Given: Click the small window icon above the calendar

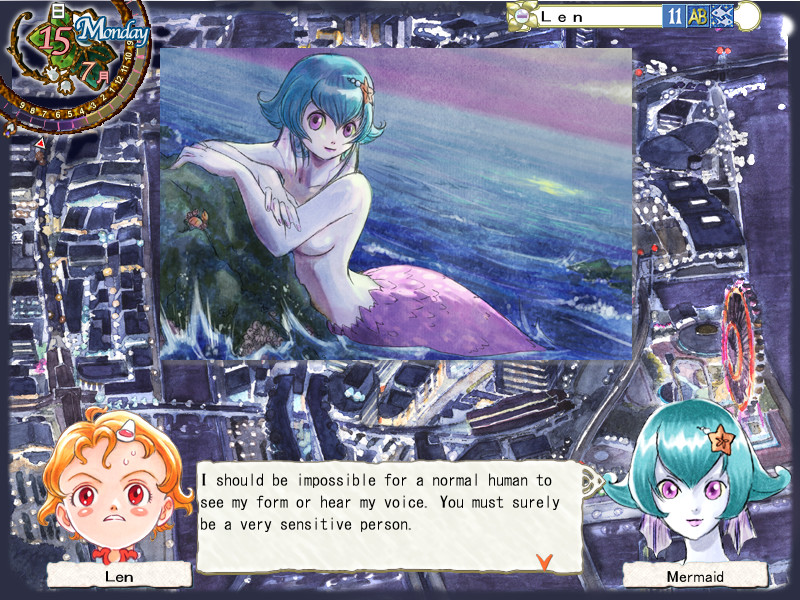Looking at the screenshot, I should pos(58,9).
